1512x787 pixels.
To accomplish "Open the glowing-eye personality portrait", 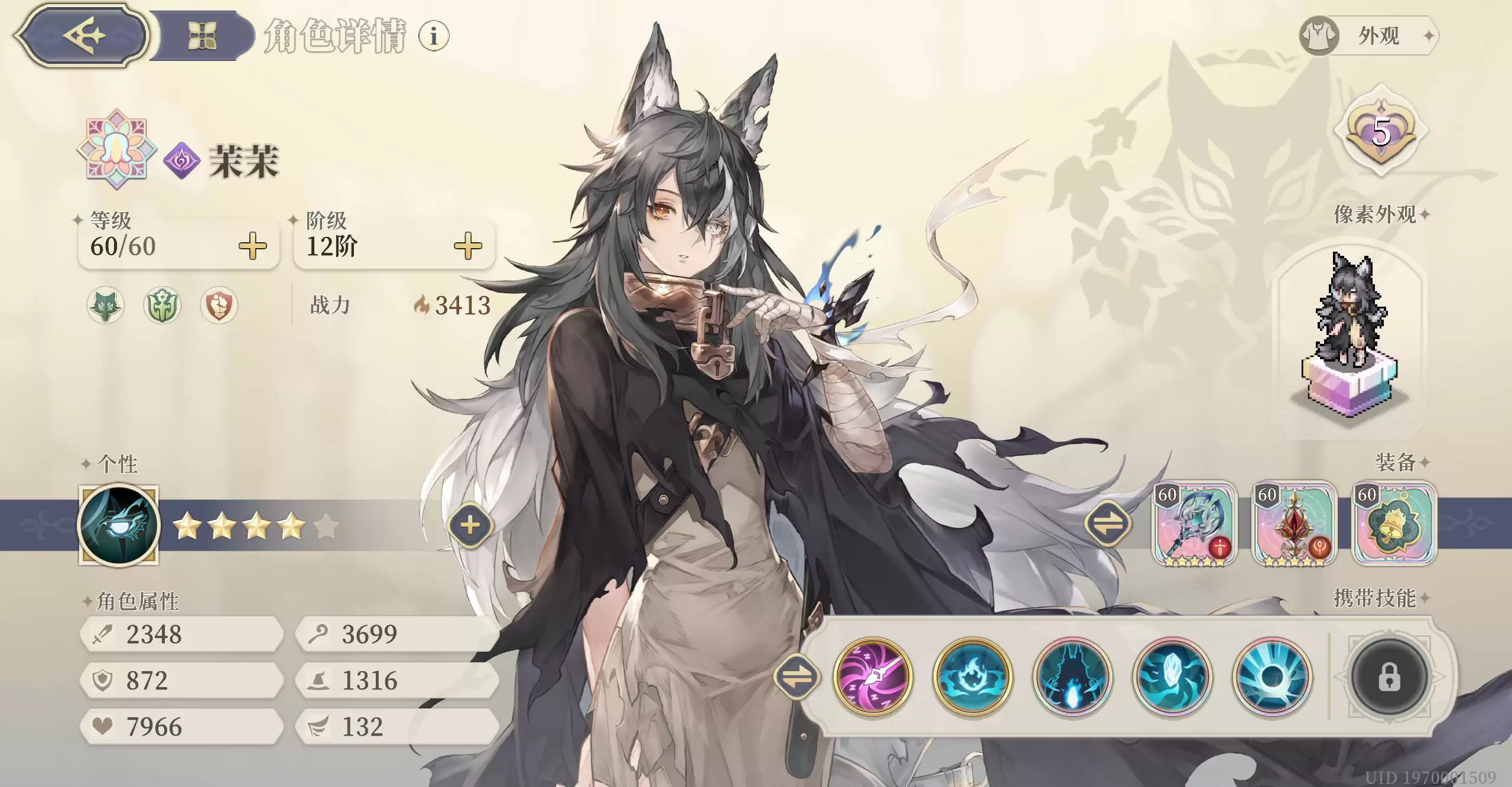I will [119, 525].
